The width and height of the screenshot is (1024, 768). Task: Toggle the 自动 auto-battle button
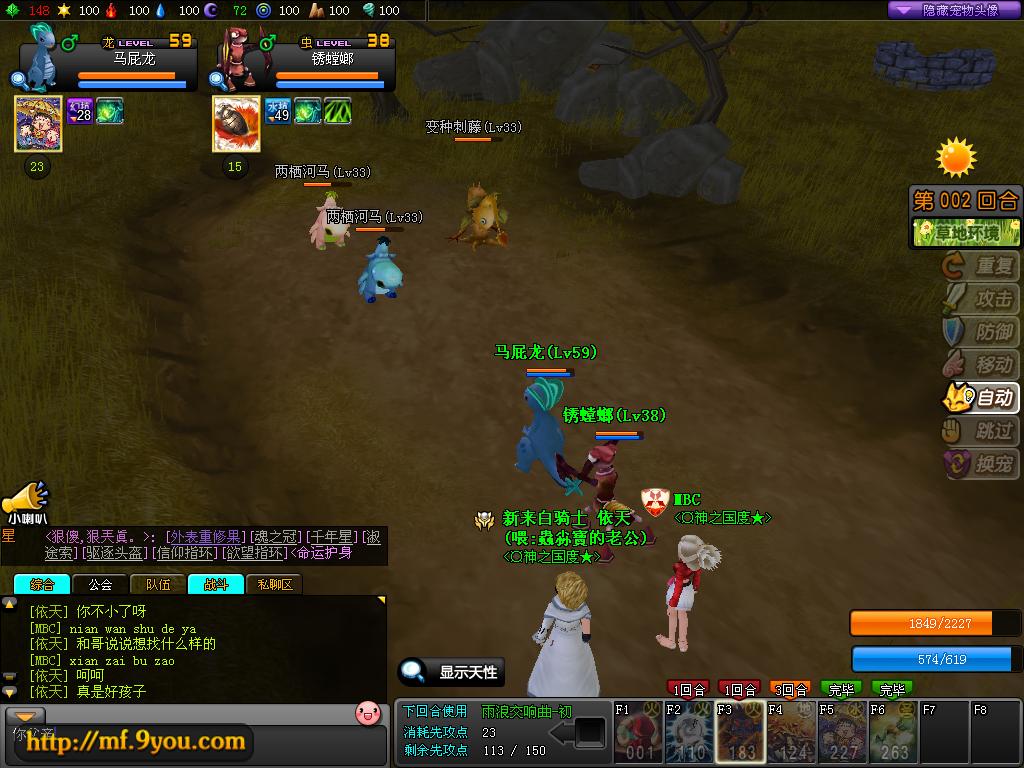pos(981,397)
